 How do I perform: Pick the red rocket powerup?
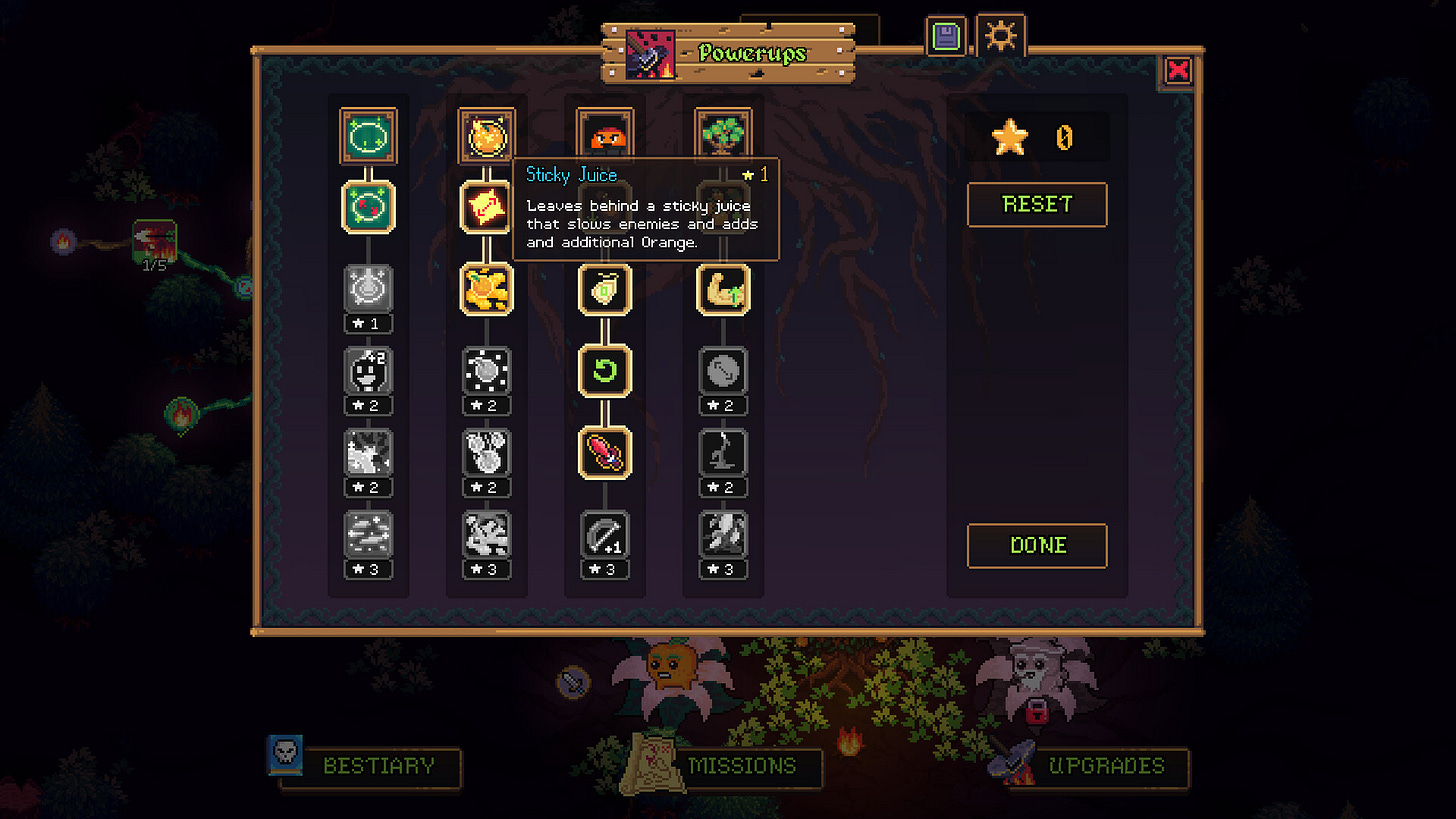coord(605,453)
